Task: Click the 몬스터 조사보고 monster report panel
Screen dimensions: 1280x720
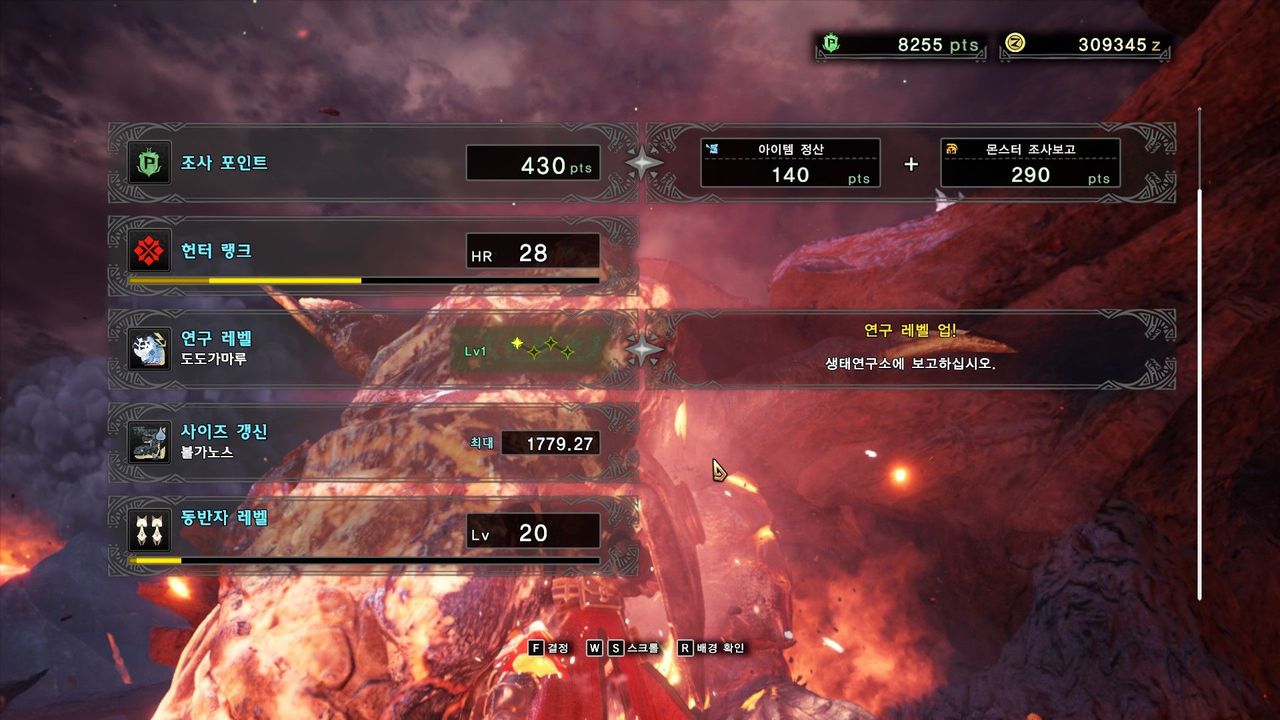Action: pyautogui.click(x=1030, y=163)
